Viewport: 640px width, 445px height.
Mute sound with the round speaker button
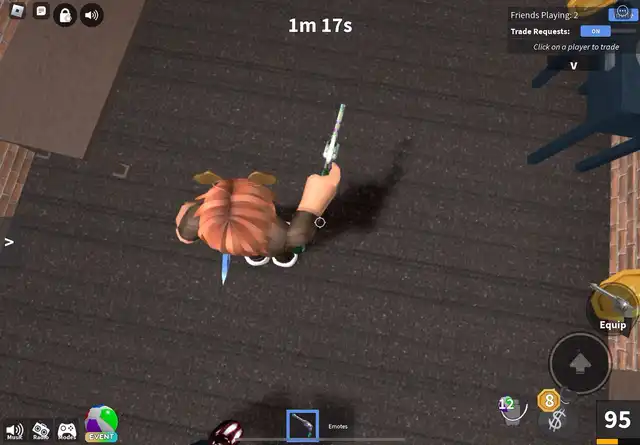92,16
